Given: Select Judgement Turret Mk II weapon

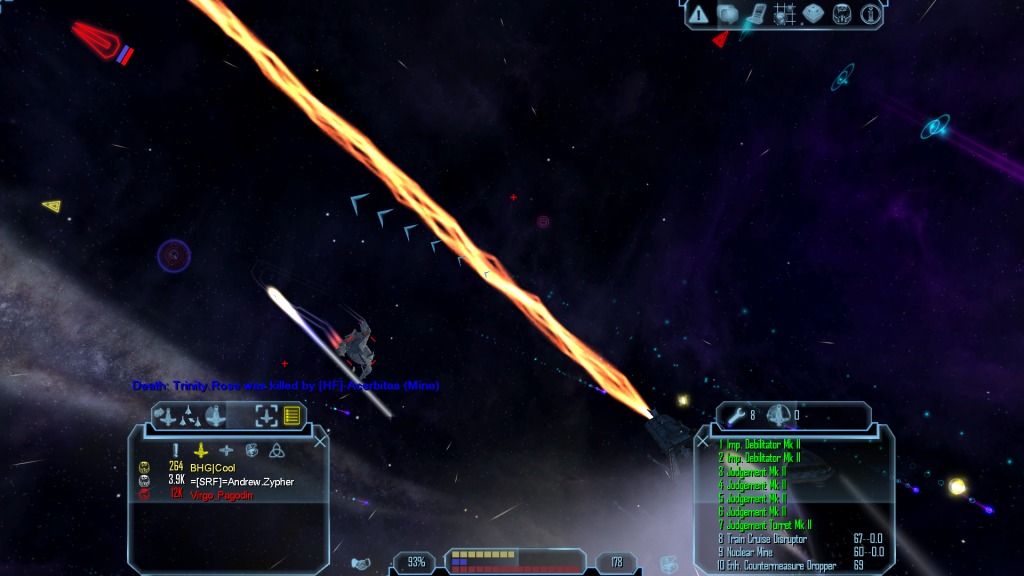Looking at the screenshot, I should click(x=765, y=525).
